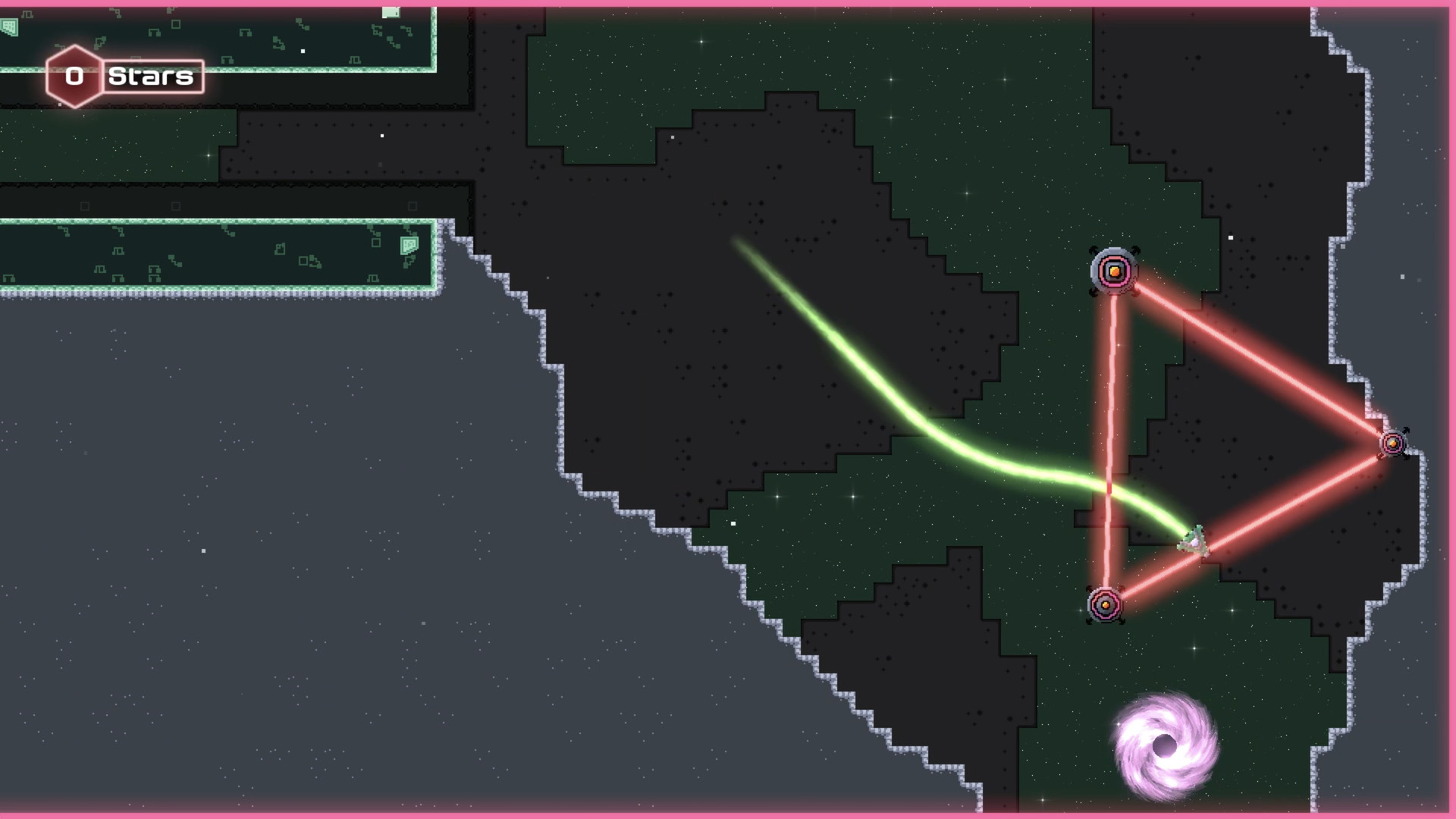Click the green corner arrow in upper-left circuit panel
Screen dimensions: 1456x819
click(x=9, y=28)
